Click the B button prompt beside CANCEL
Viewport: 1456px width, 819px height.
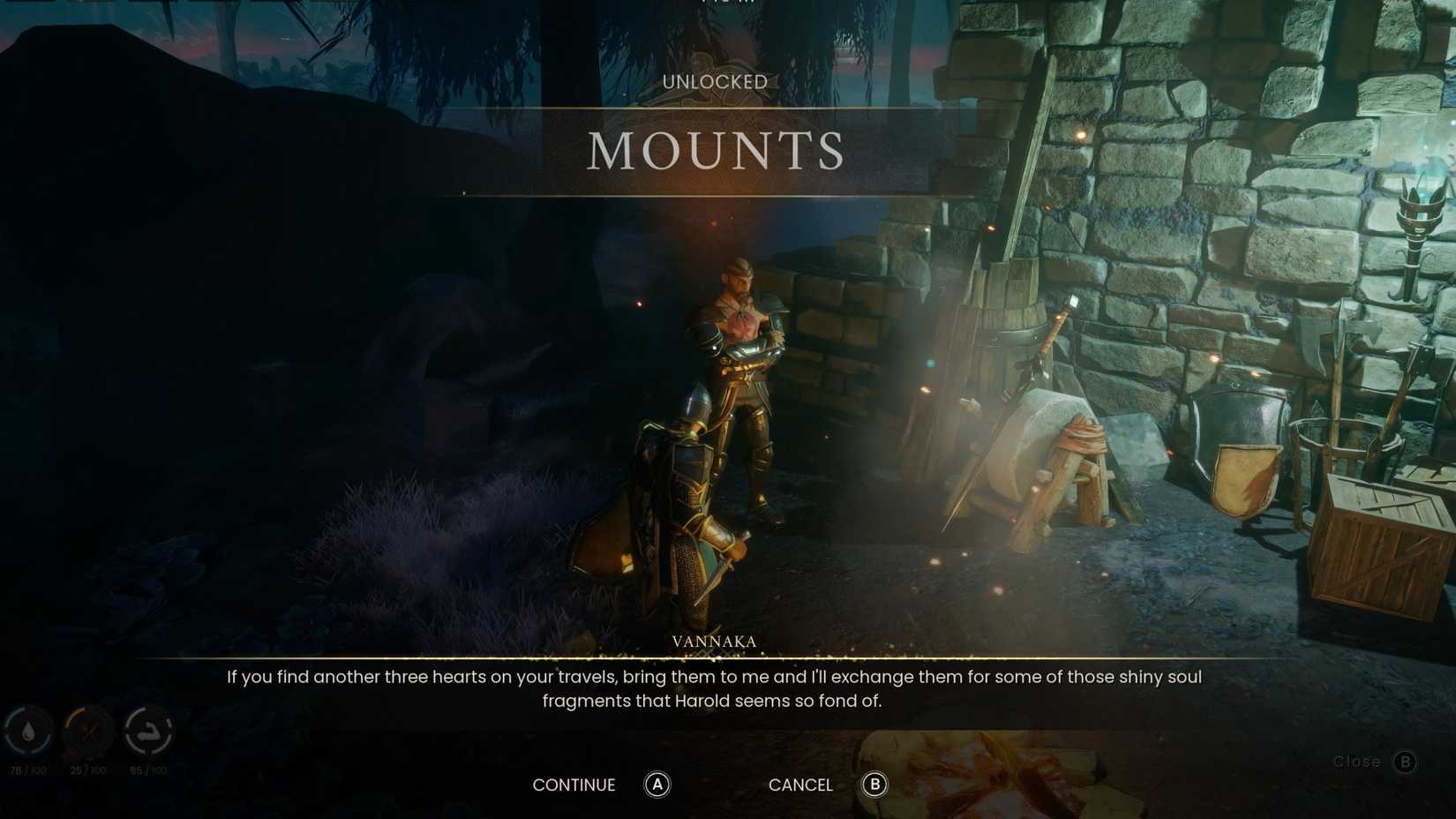[874, 785]
